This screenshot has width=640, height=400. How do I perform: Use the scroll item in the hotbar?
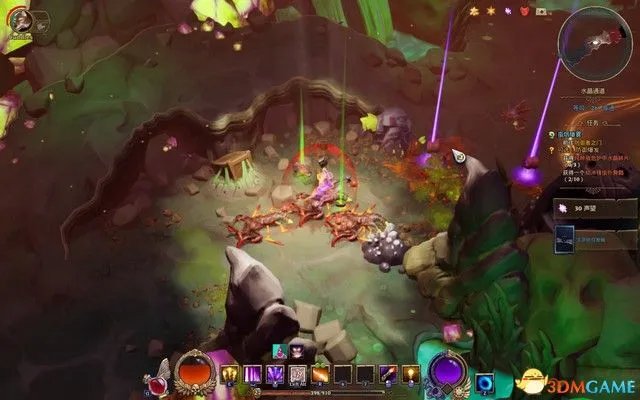pos(297,374)
